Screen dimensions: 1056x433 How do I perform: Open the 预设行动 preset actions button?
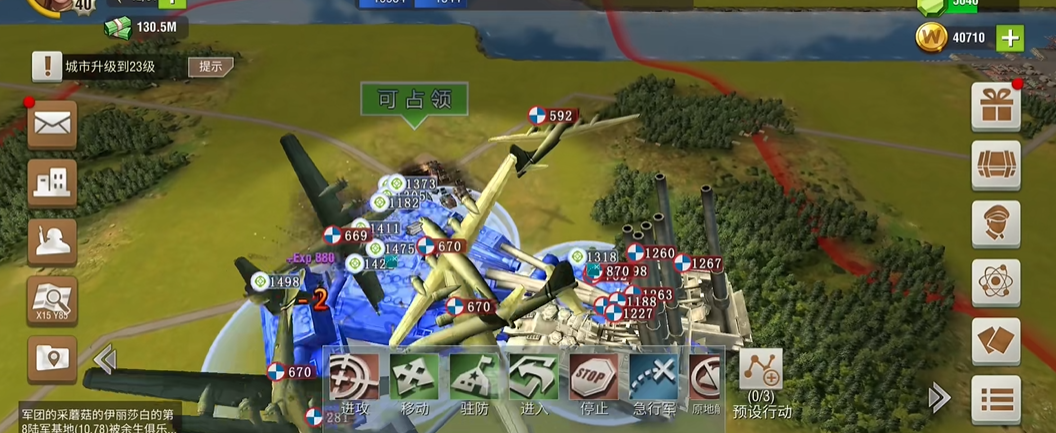coord(761,384)
